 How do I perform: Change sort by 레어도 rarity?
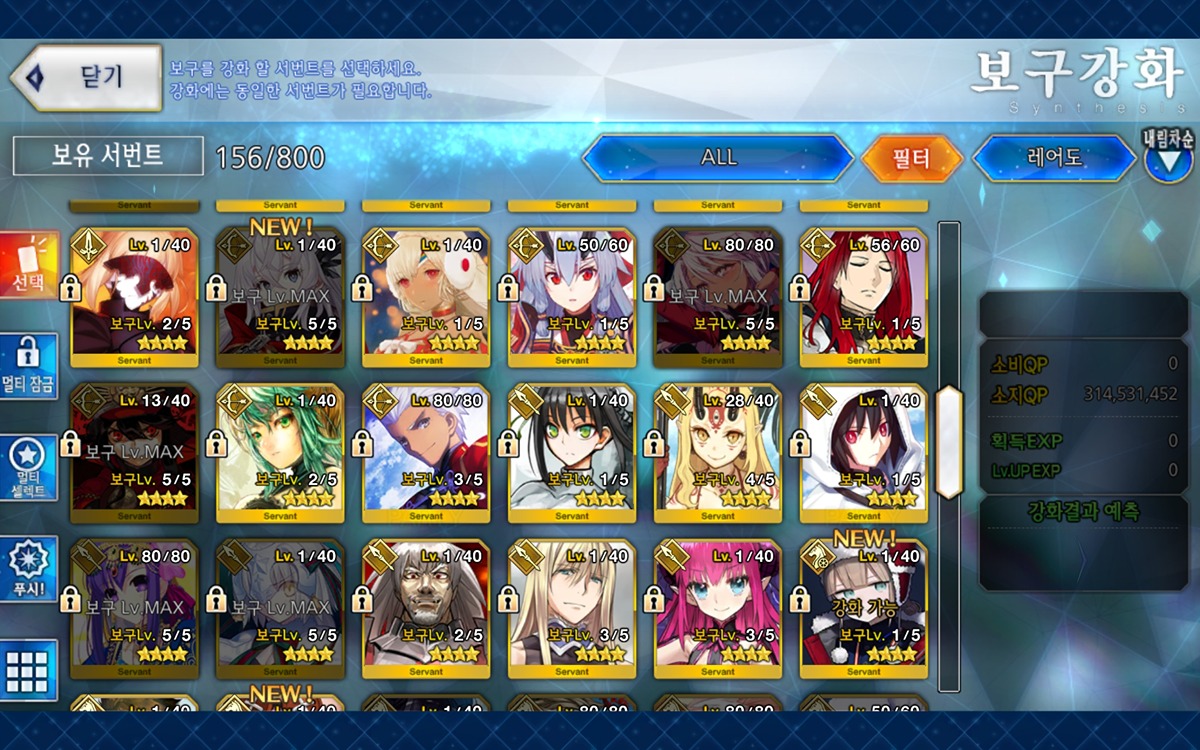1057,158
